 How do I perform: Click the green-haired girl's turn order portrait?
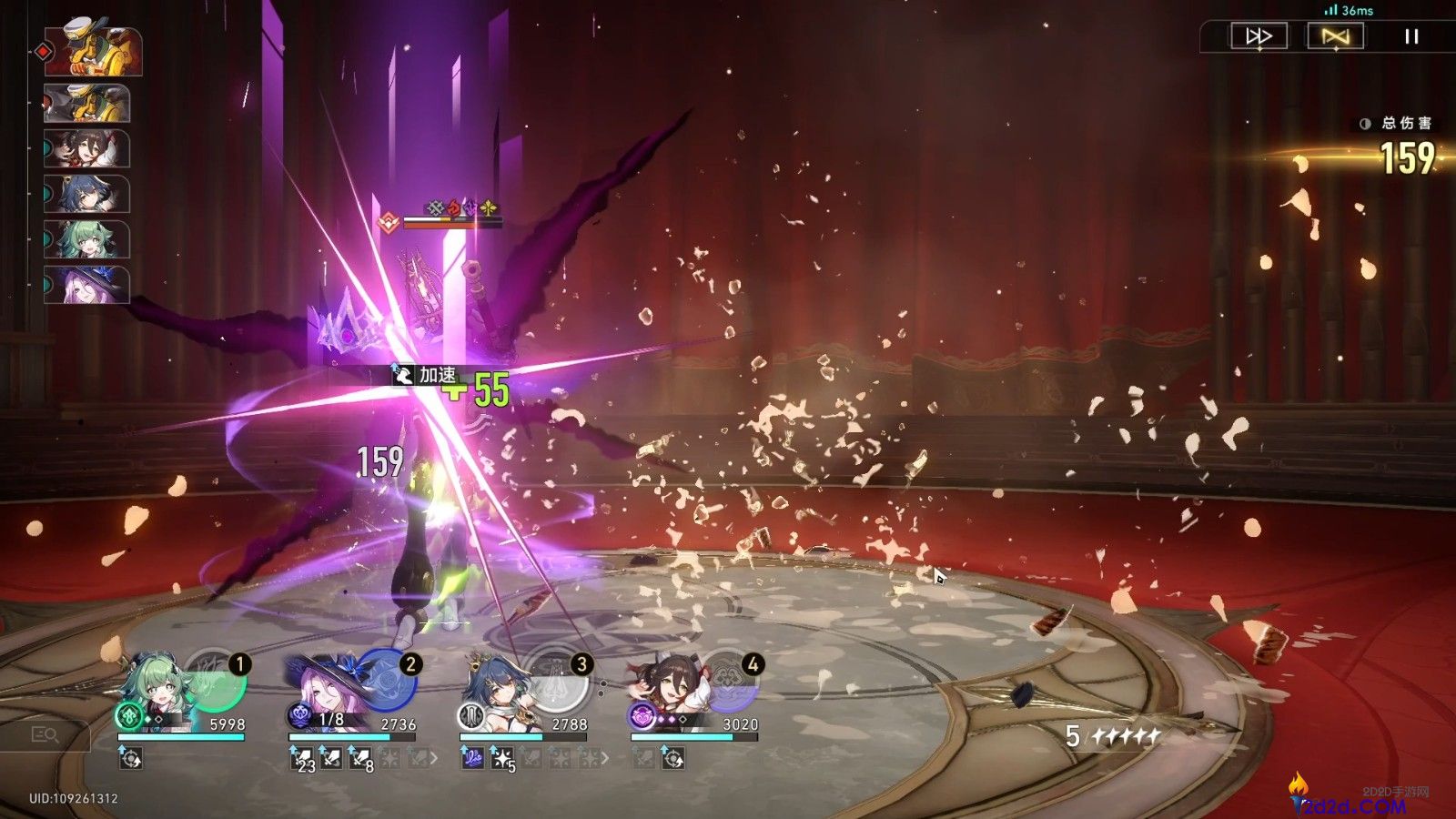(87, 239)
